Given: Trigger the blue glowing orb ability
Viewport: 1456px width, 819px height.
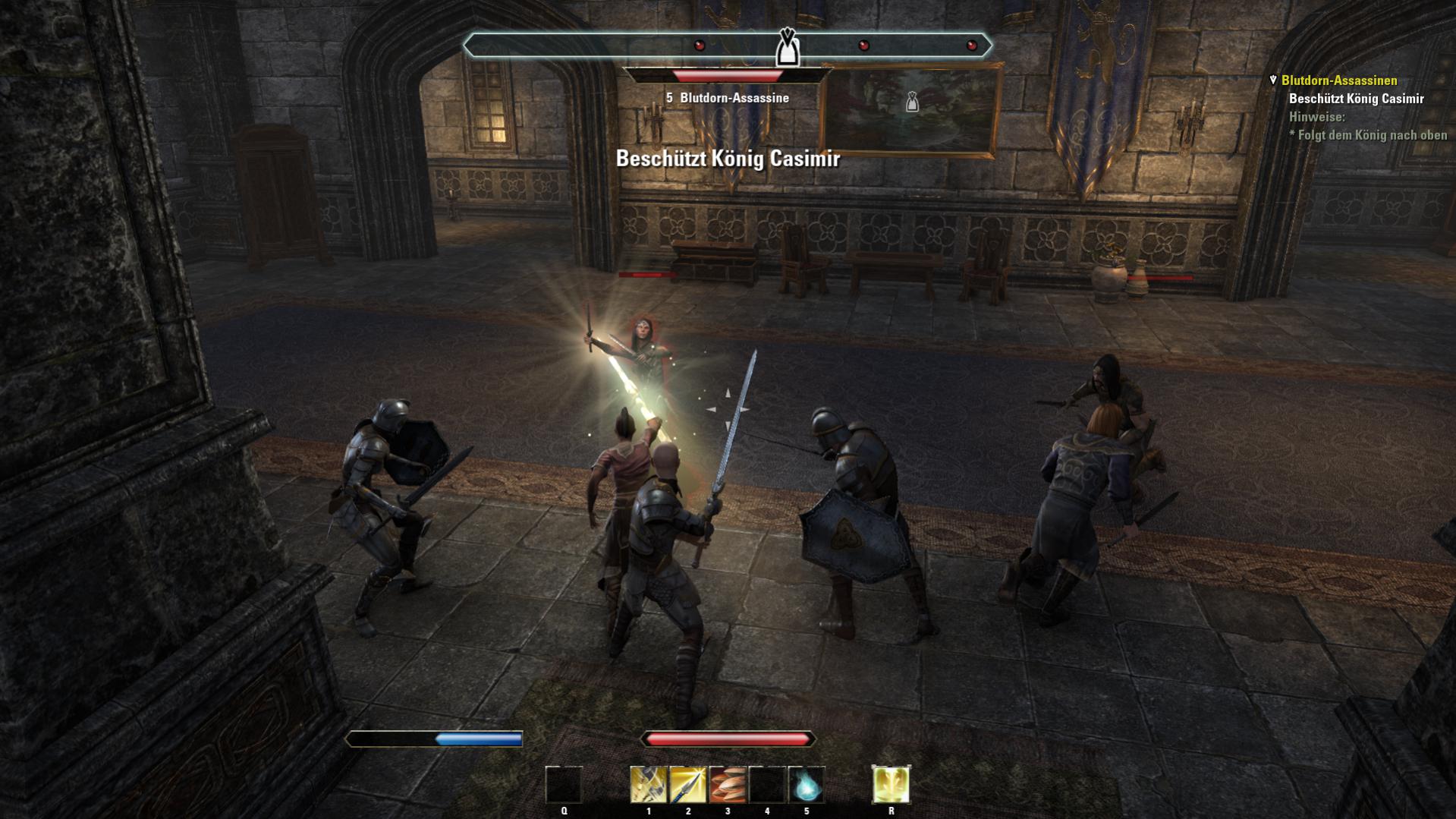Looking at the screenshot, I should coord(806,784).
